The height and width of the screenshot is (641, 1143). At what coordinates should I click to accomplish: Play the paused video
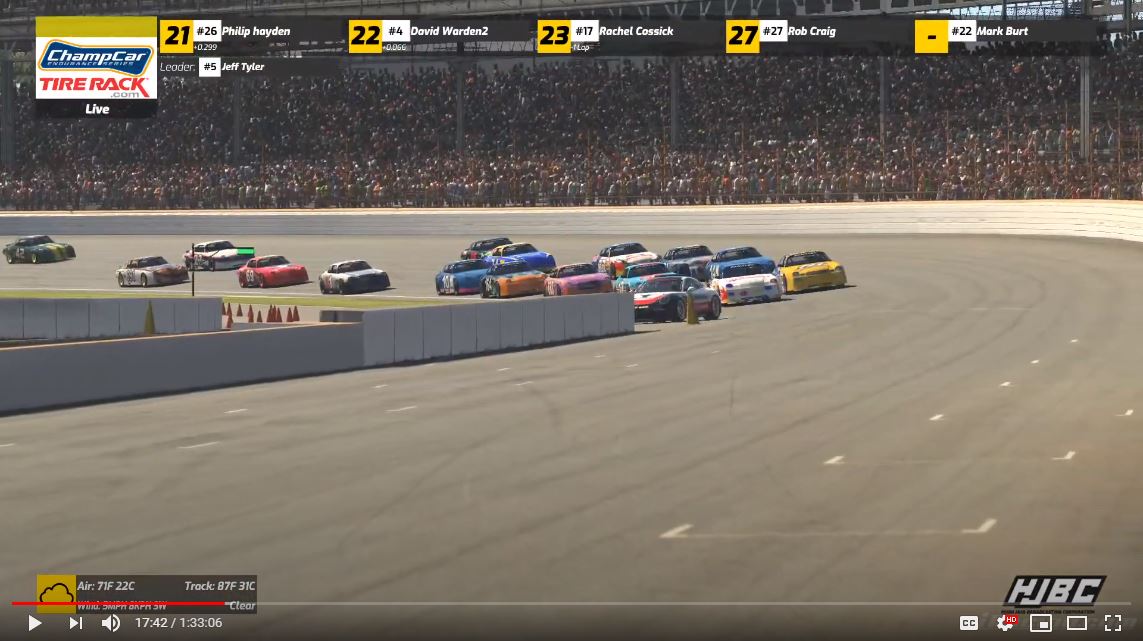(x=34, y=623)
